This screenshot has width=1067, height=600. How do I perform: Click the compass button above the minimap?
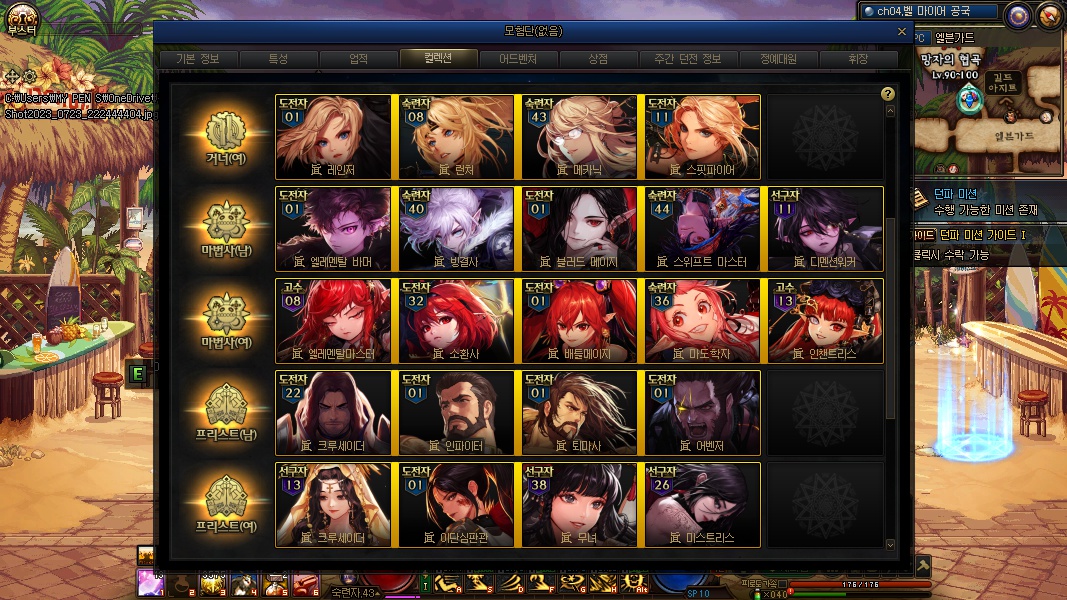click(x=1018, y=14)
